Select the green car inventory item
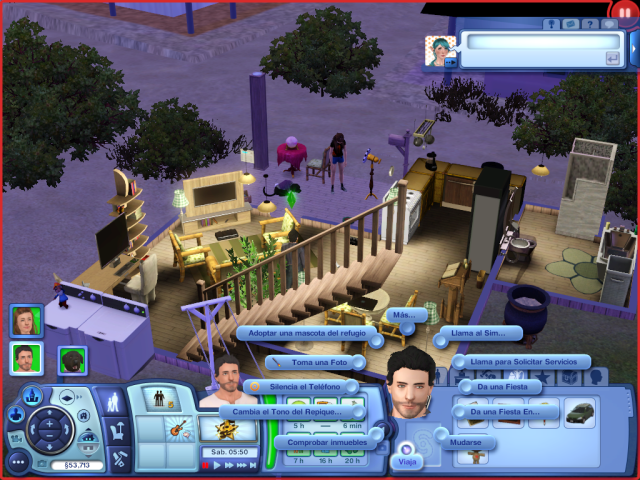This screenshot has height=480, width=640. 579,412
